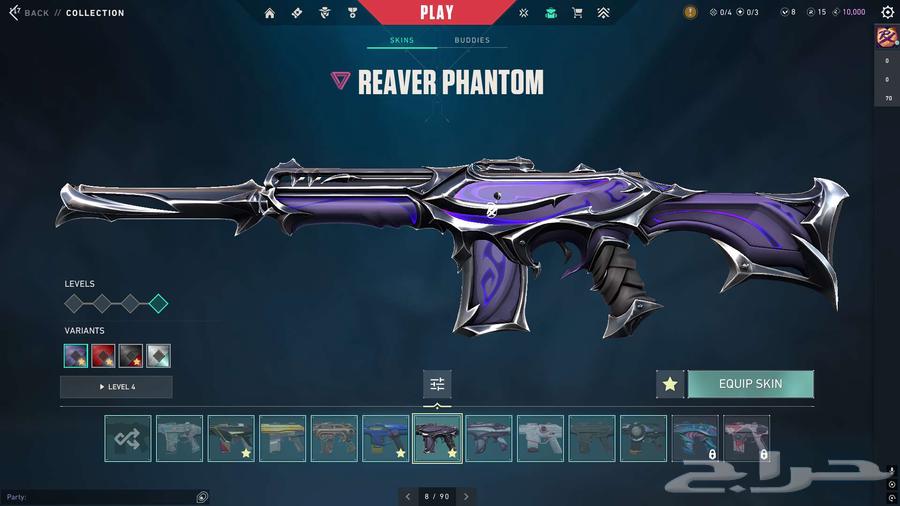Open the store shopping cart icon
The width and height of the screenshot is (900, 506).
pyautogui.click(x=577, y=13)
